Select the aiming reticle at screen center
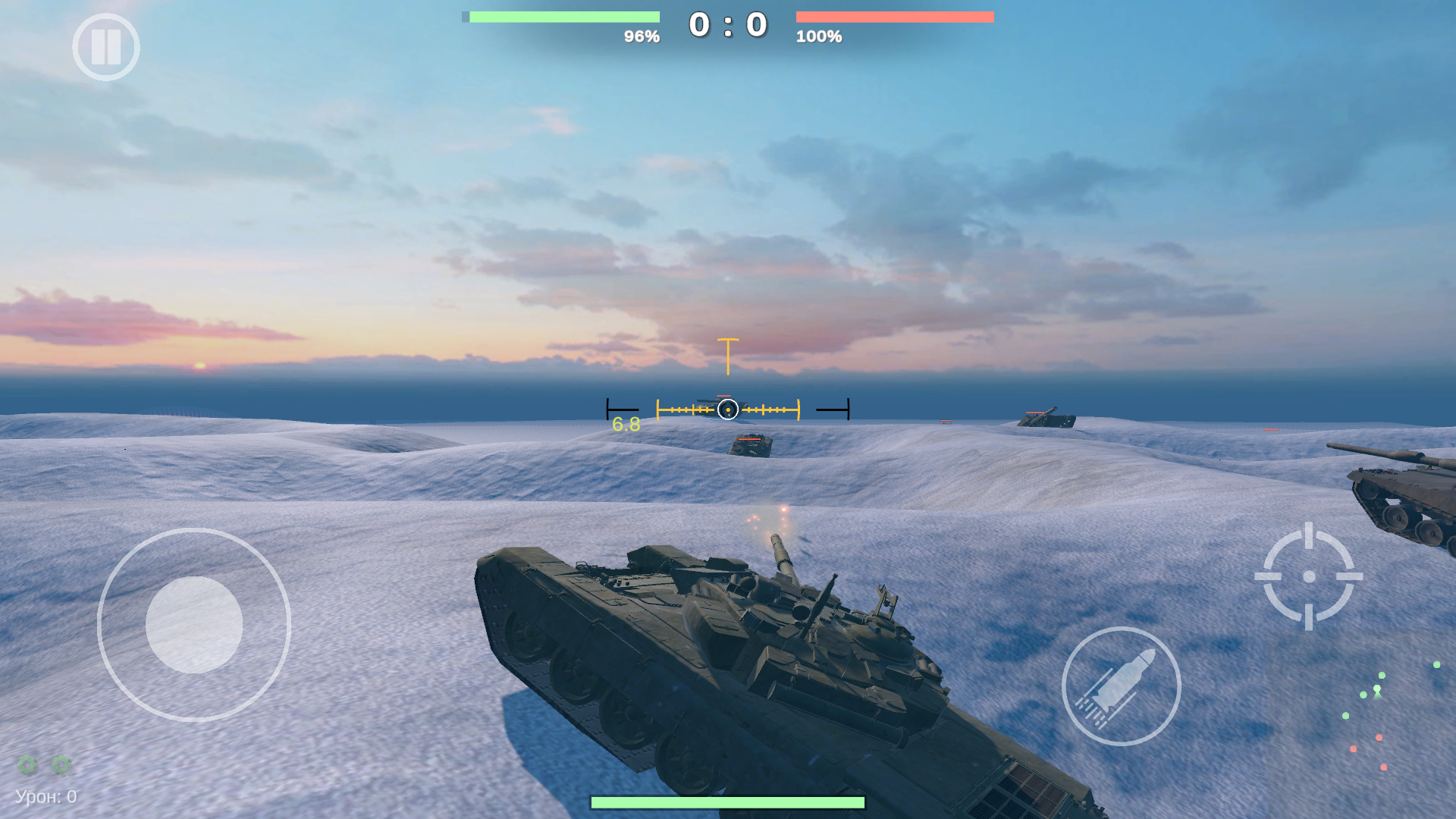The height and width of the screenshot is (819, 1456). point(727,409)
